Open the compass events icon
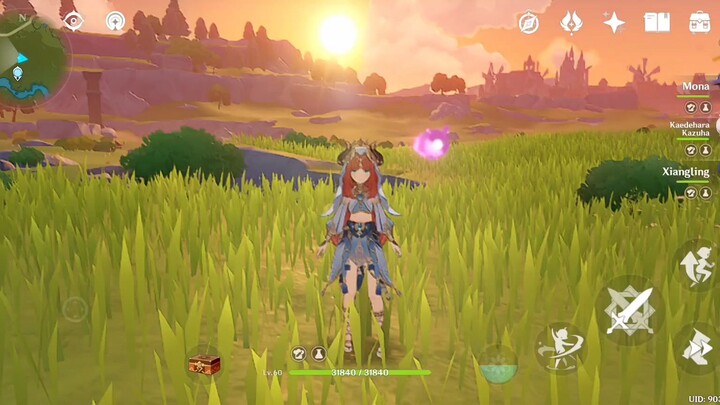Viewport: 720px width, 405px height. tap(528, 22)
